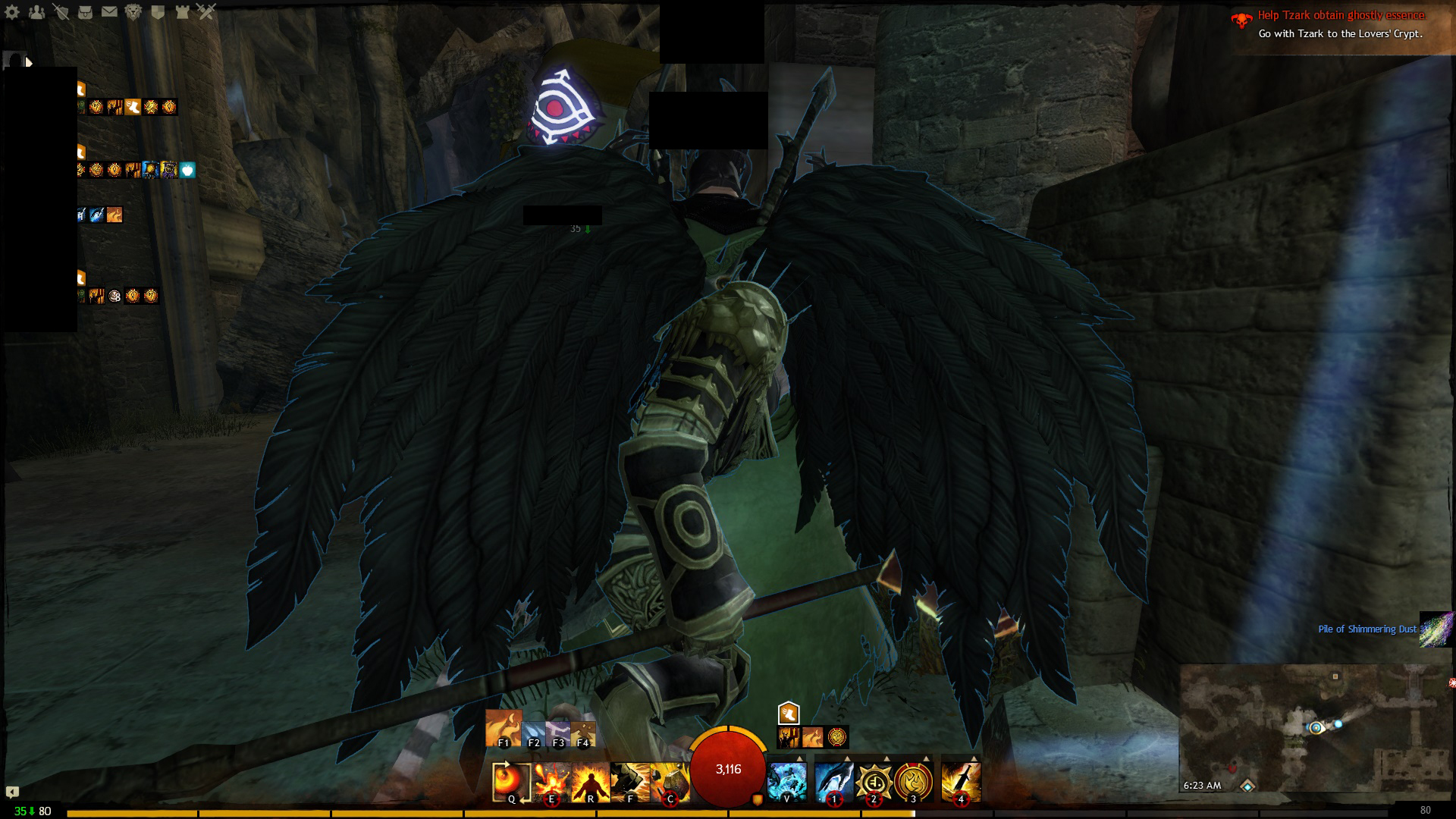Viewport: 1456px width, 819px height.
Task: Open the mail envelope icon
Action: (x=109, y=12)
